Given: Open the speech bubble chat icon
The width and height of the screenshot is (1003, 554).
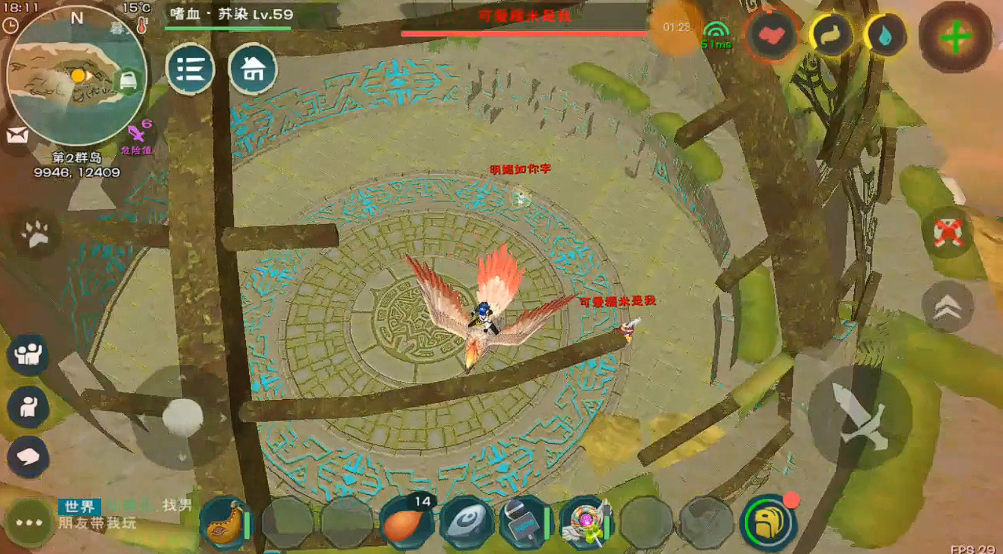Looking at the screenshot, I should 28,456.
